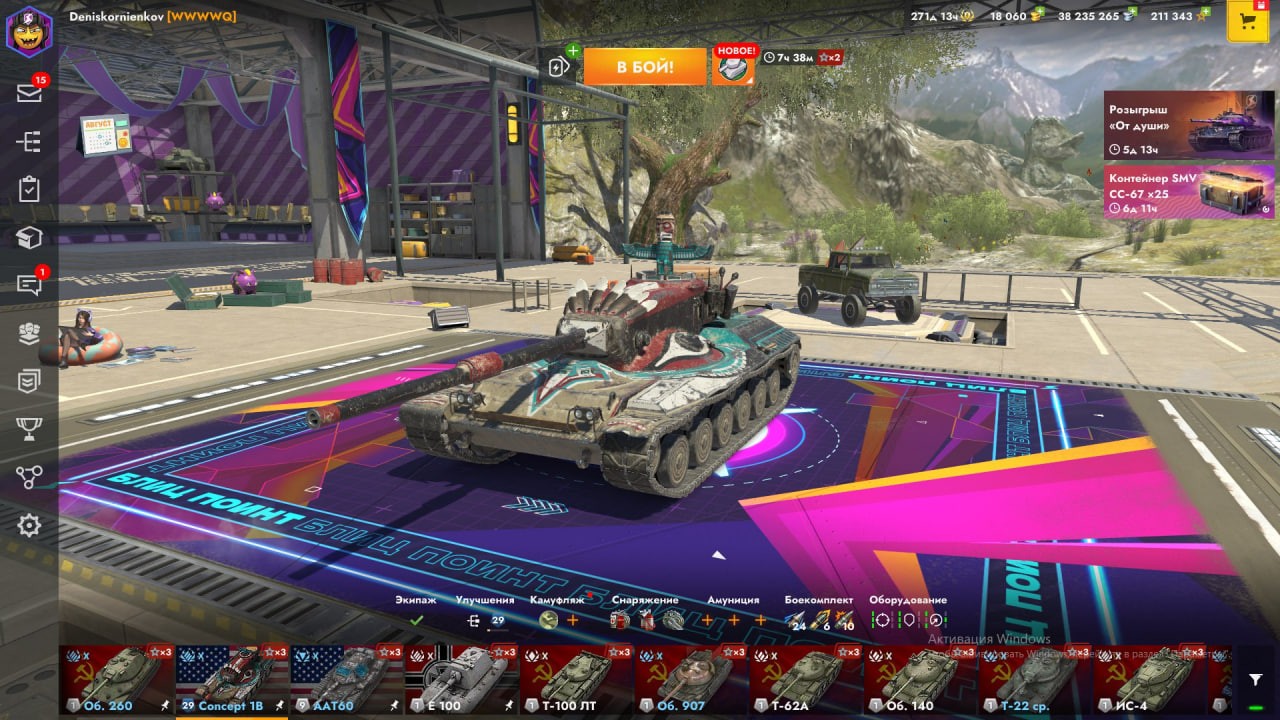Choose the Т-100 ЛТ tank

[576, 679]
